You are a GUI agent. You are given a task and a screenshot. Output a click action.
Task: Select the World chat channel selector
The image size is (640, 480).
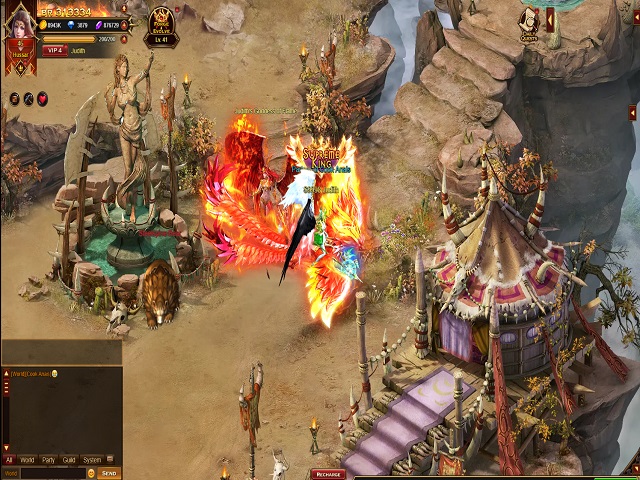pos(11,473)
